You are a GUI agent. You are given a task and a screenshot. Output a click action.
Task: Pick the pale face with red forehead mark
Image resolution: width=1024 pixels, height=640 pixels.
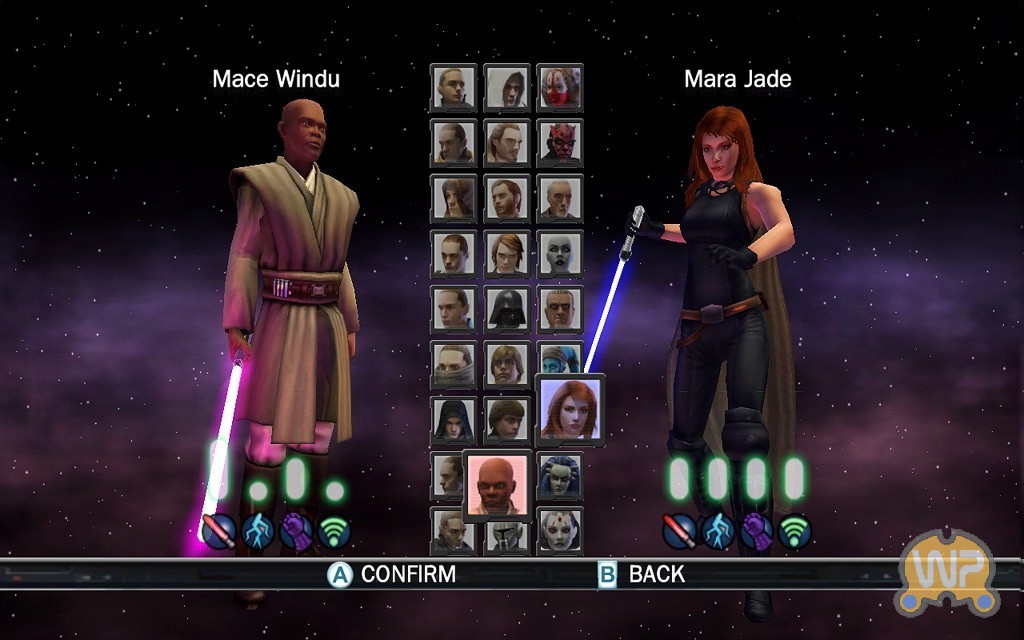(560, 530)
